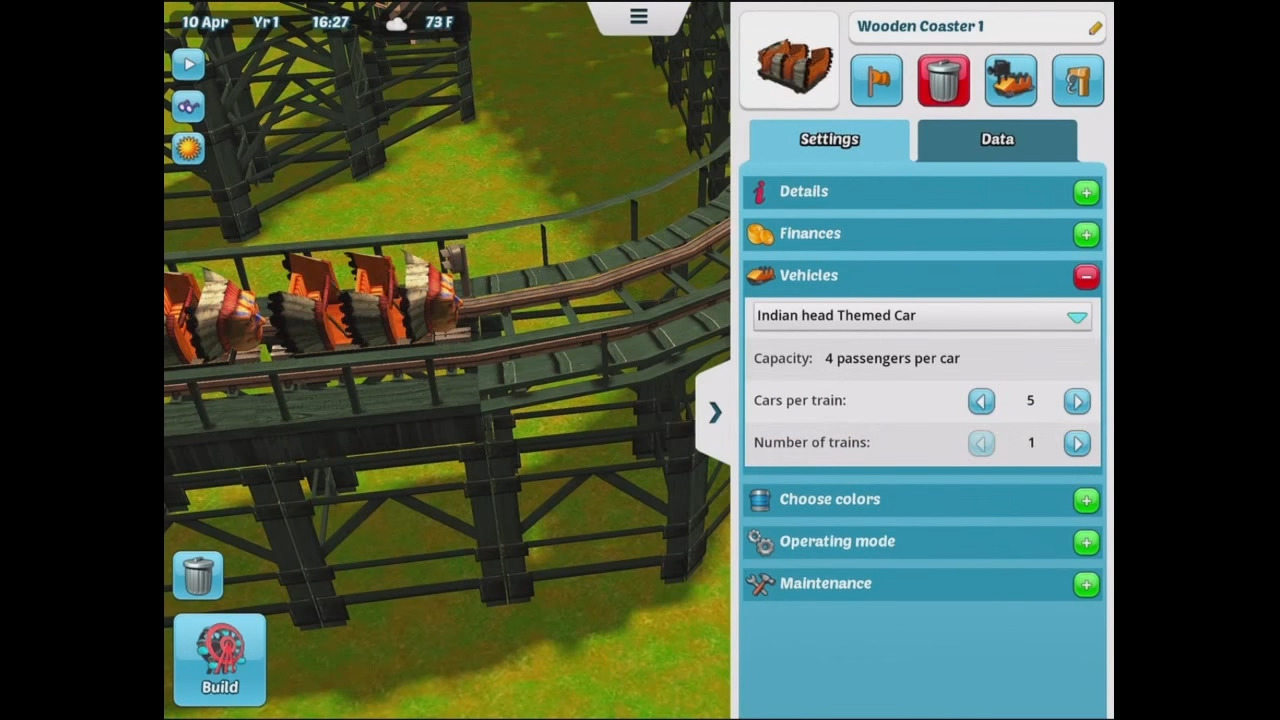Open the hamburger menu at the top
Screen dimensions: 1280x720
(638, 16)
